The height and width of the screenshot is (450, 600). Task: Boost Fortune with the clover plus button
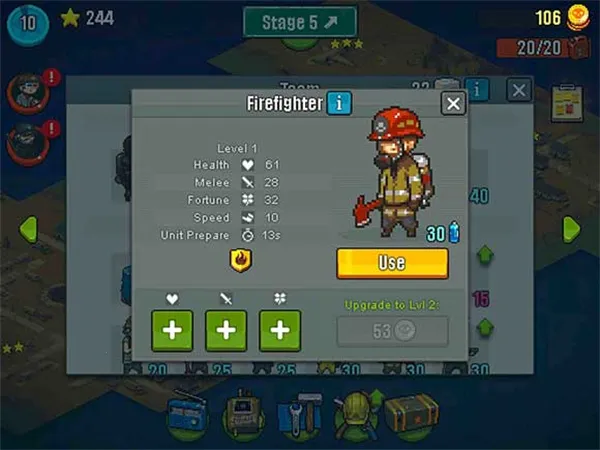pyautogui.click(x=280, y=331)
